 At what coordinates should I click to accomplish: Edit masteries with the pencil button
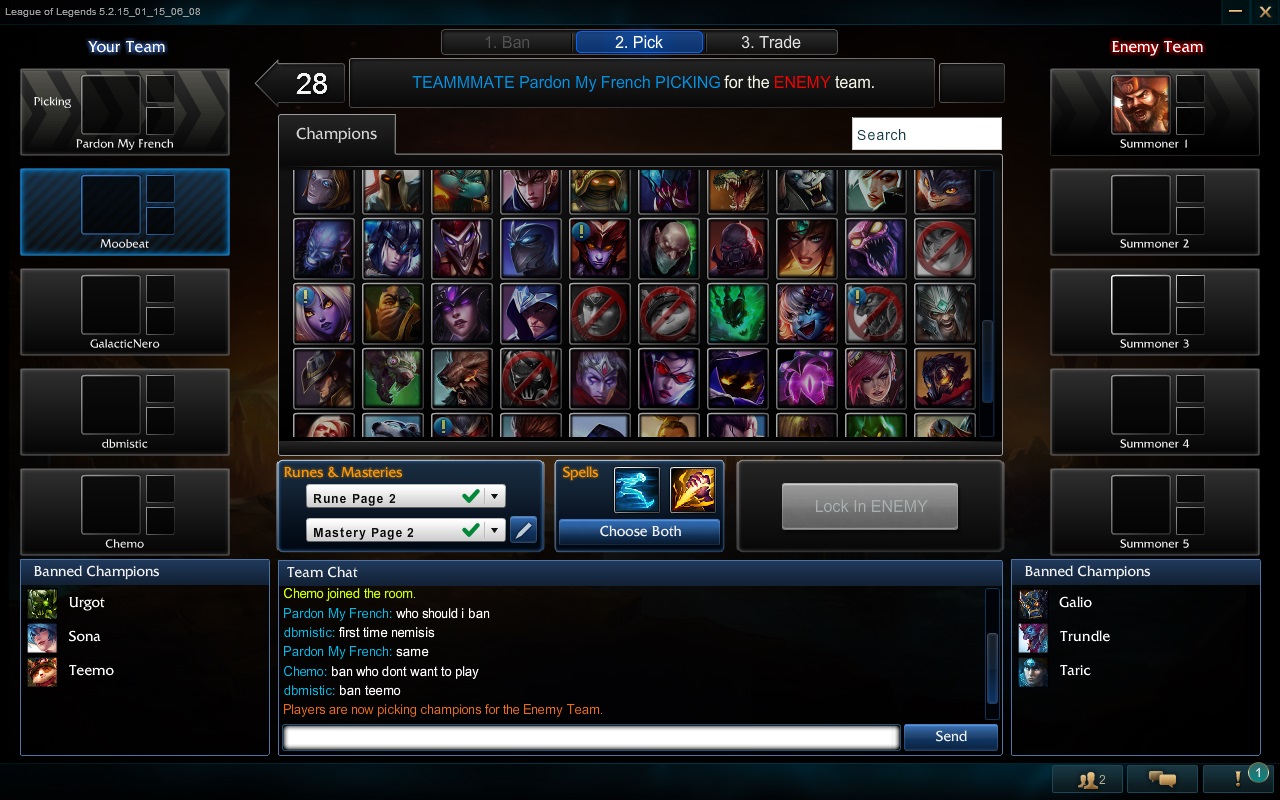coord(523,530)
